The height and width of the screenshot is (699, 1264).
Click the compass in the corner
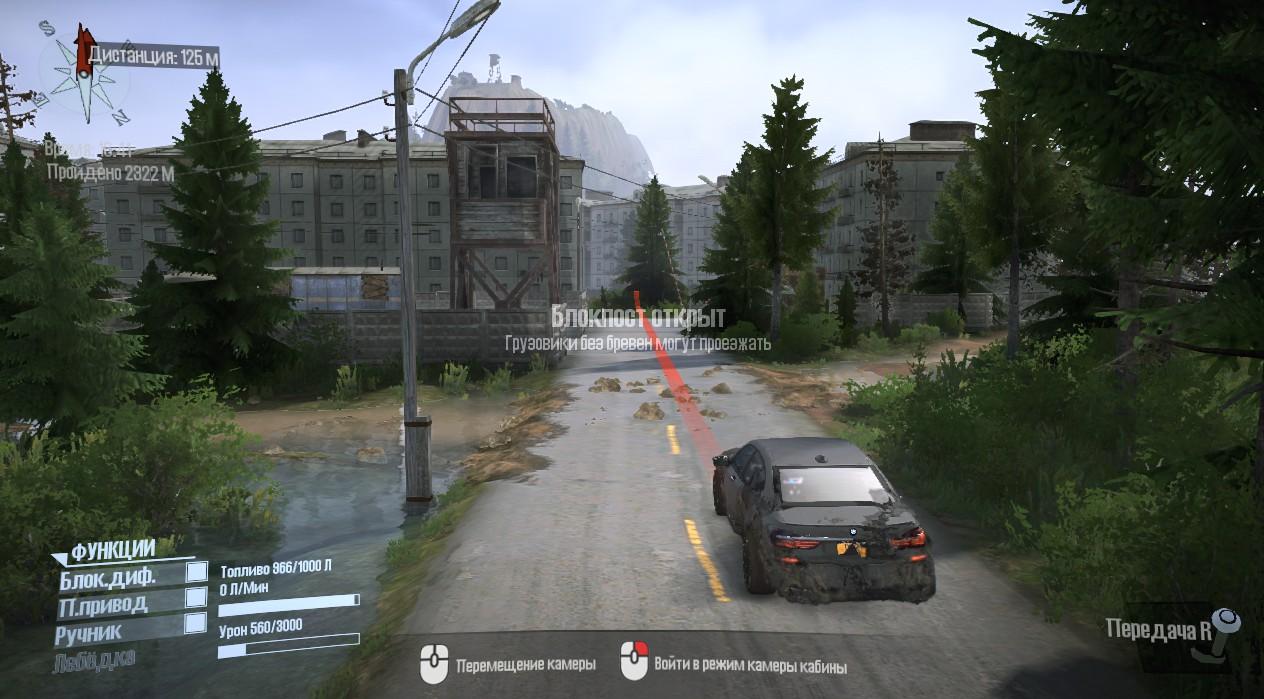[83, 73]
